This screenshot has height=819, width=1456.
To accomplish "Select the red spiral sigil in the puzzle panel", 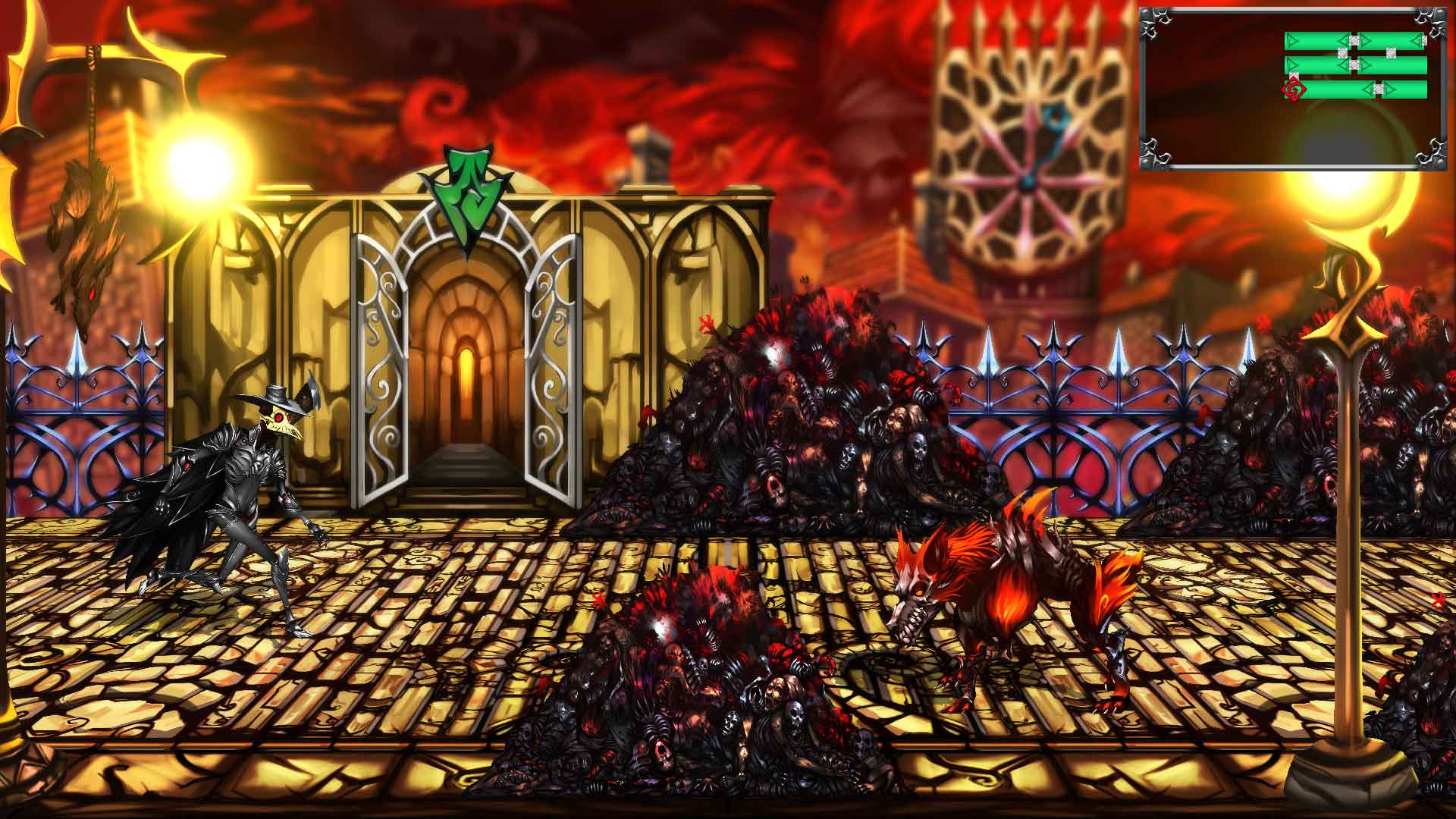I will 1294,90.
